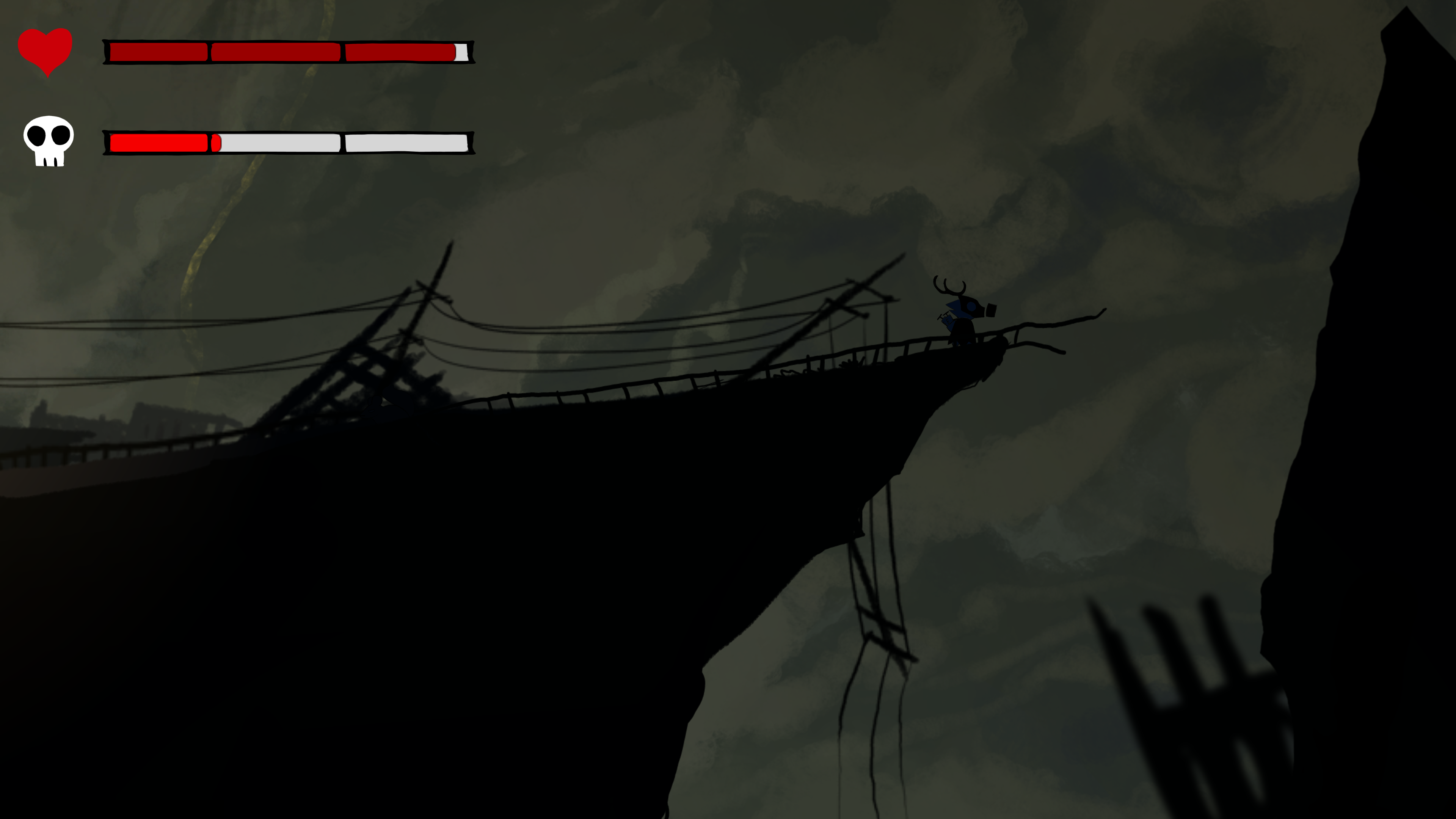This screenshot has height=819, width=1456.
Task: Click the red heart health icon
Action: coord(45,50)
